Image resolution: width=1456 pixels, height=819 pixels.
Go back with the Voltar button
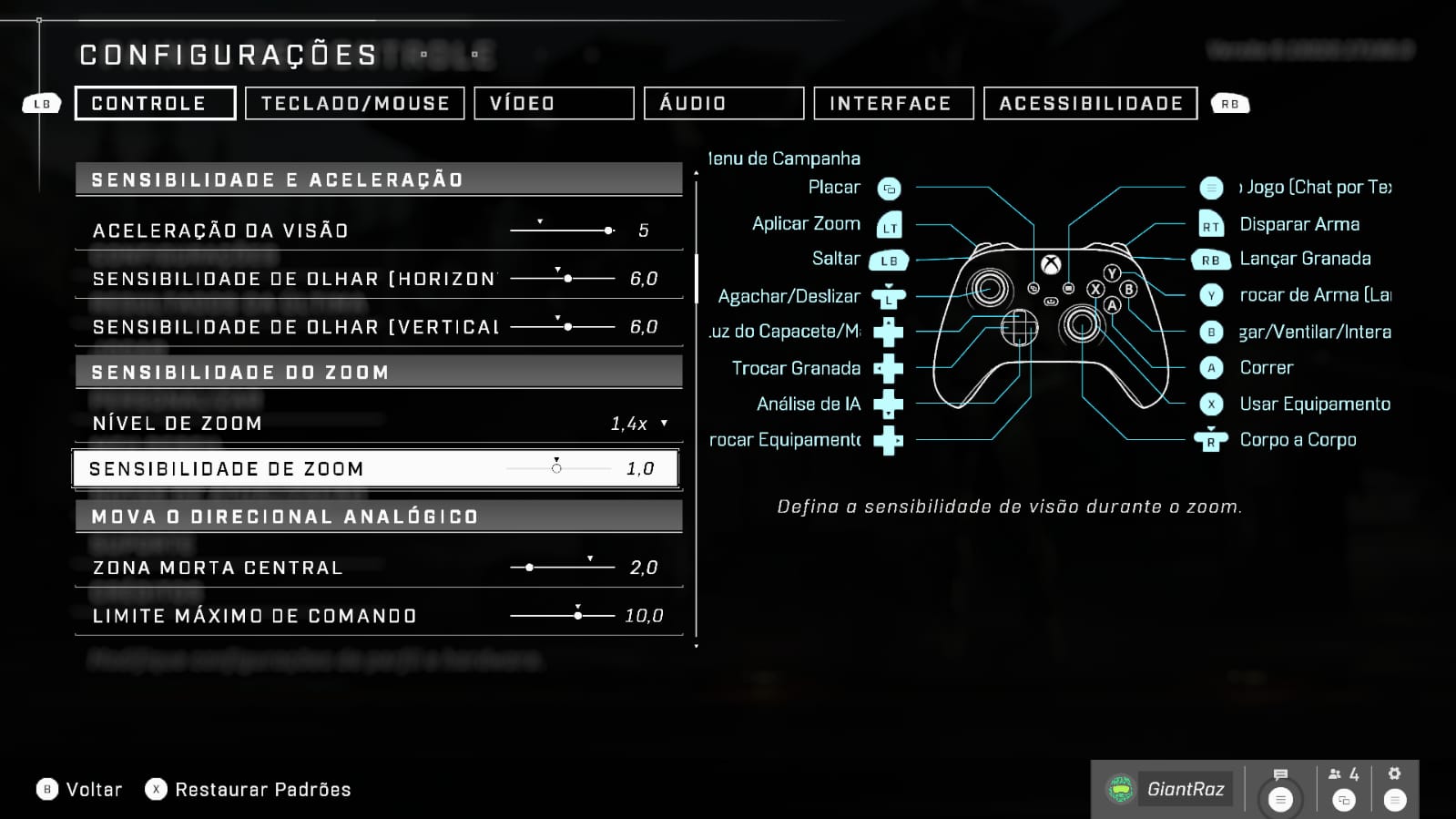point(80,790)
